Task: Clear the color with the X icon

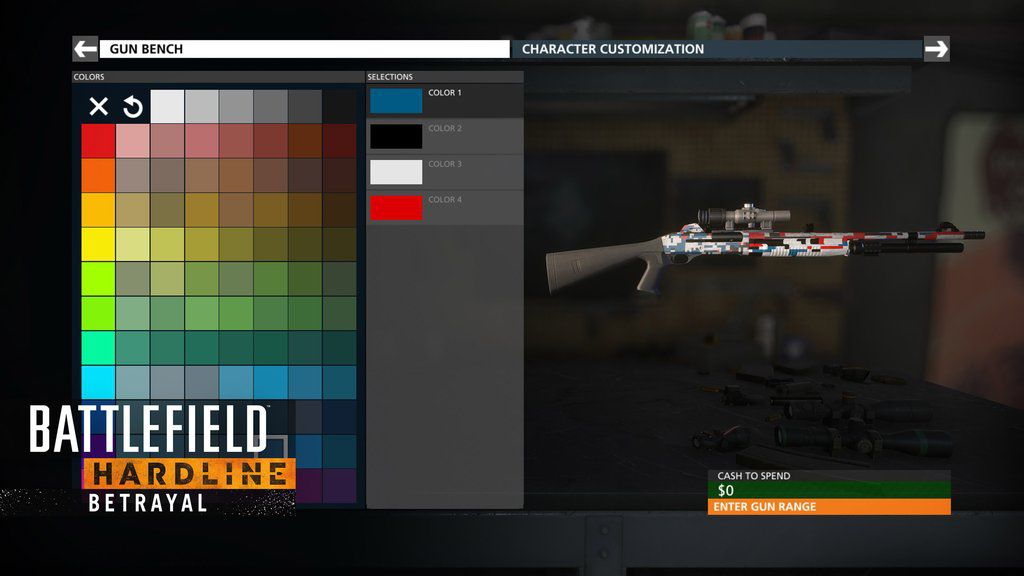Action: pos(98,107)
